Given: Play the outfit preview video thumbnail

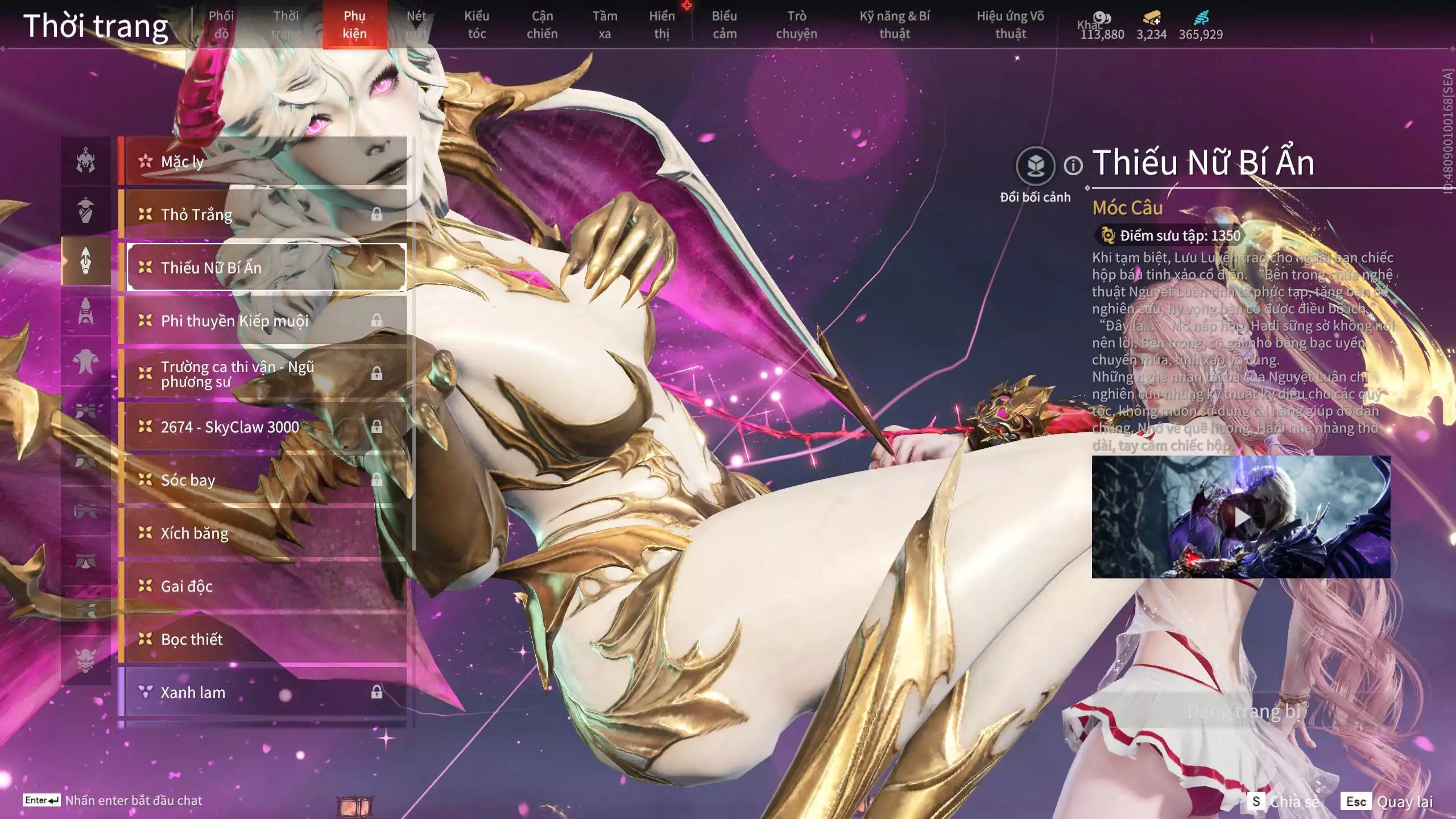Looking at the screenshot, I should (1241, 517).
